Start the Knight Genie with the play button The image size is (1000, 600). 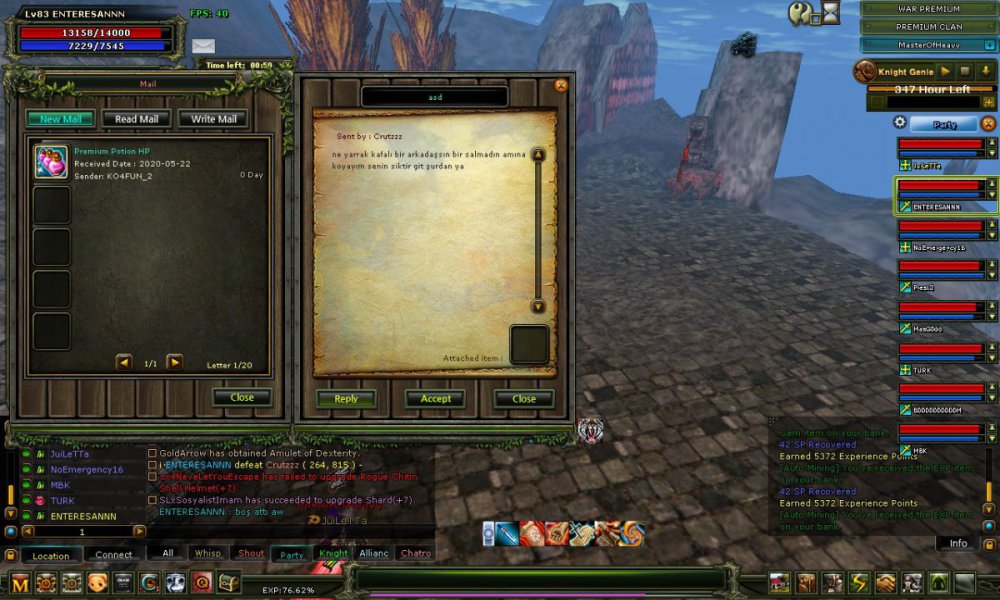[944, 72]
